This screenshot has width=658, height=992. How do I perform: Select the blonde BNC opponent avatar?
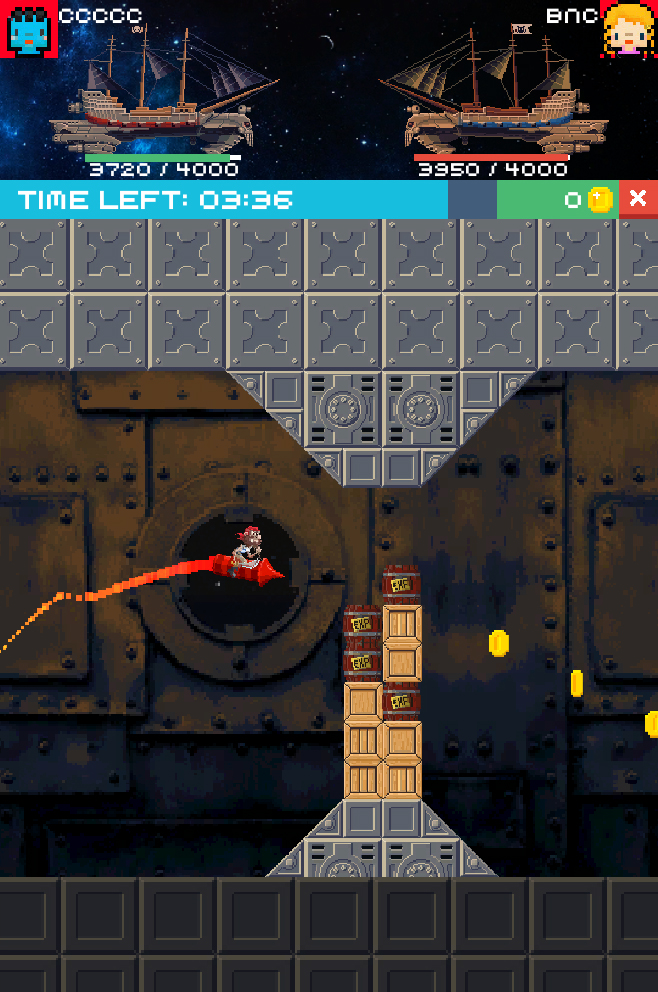click(629, 29)
